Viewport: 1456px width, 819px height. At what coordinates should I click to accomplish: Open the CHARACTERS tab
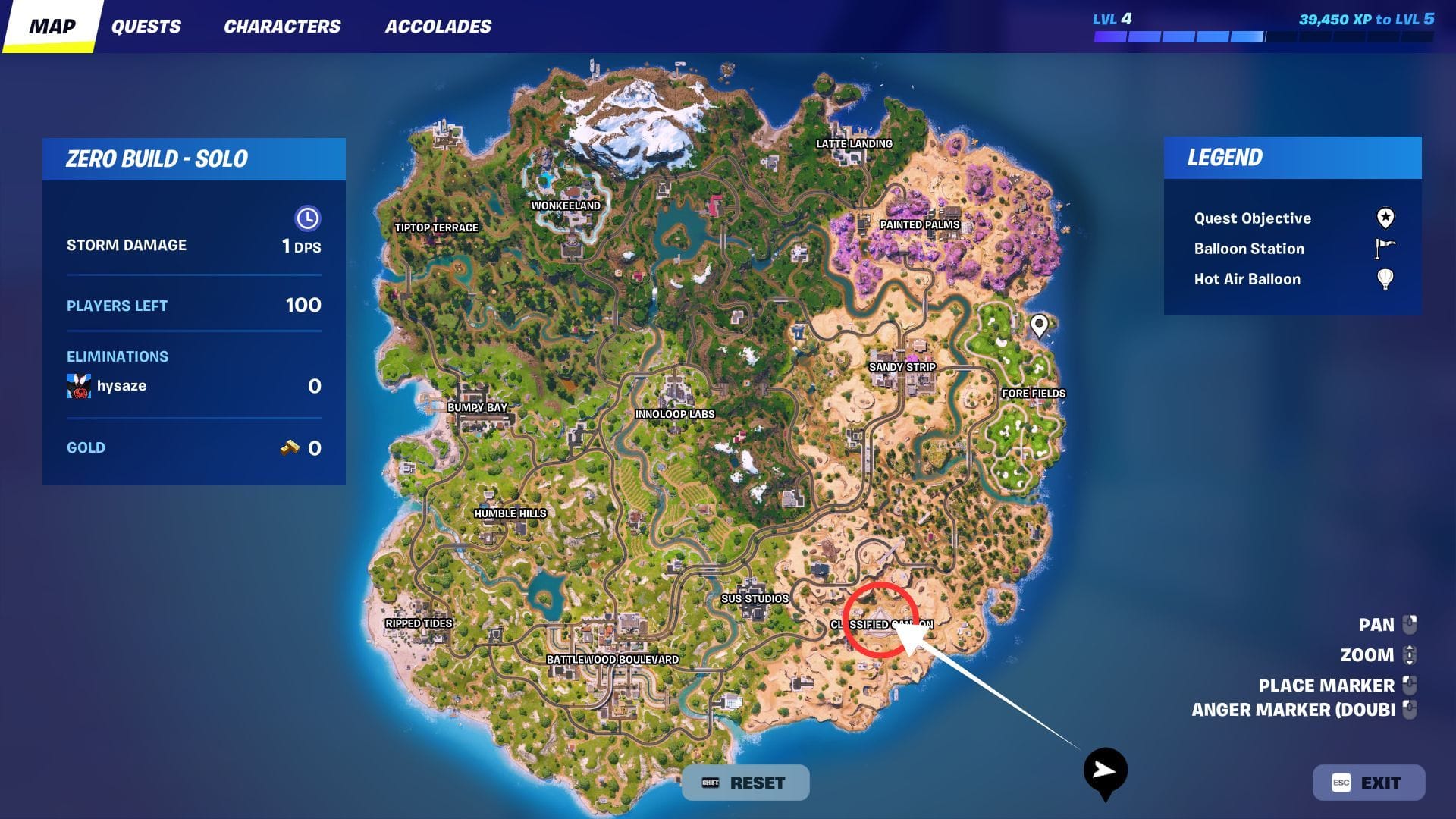pyautogui.click(x=281, y=26)
